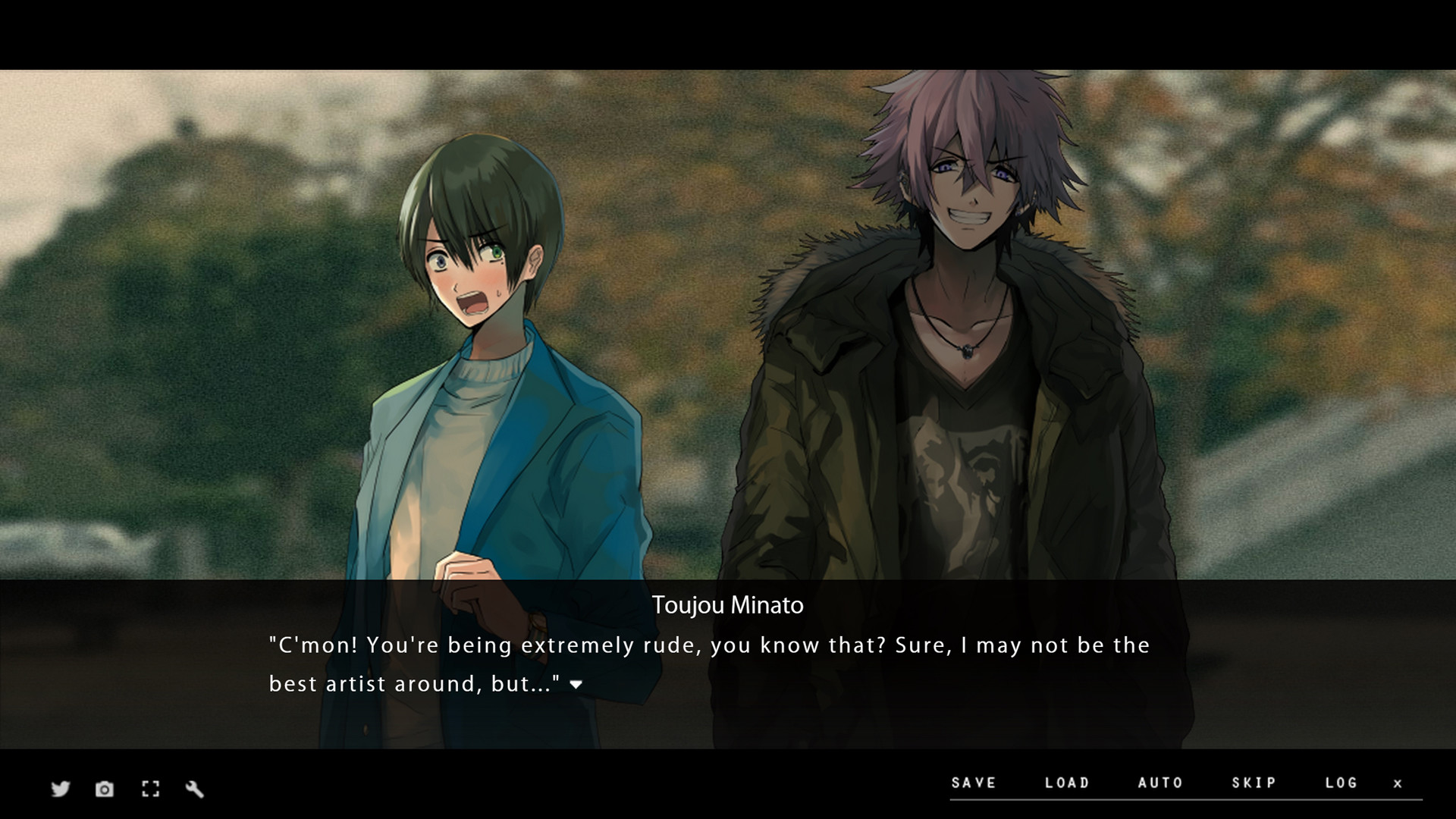Click the name label Toujou Minato
The height and width of the screenshot is (819, 1456).
point(728,605)
